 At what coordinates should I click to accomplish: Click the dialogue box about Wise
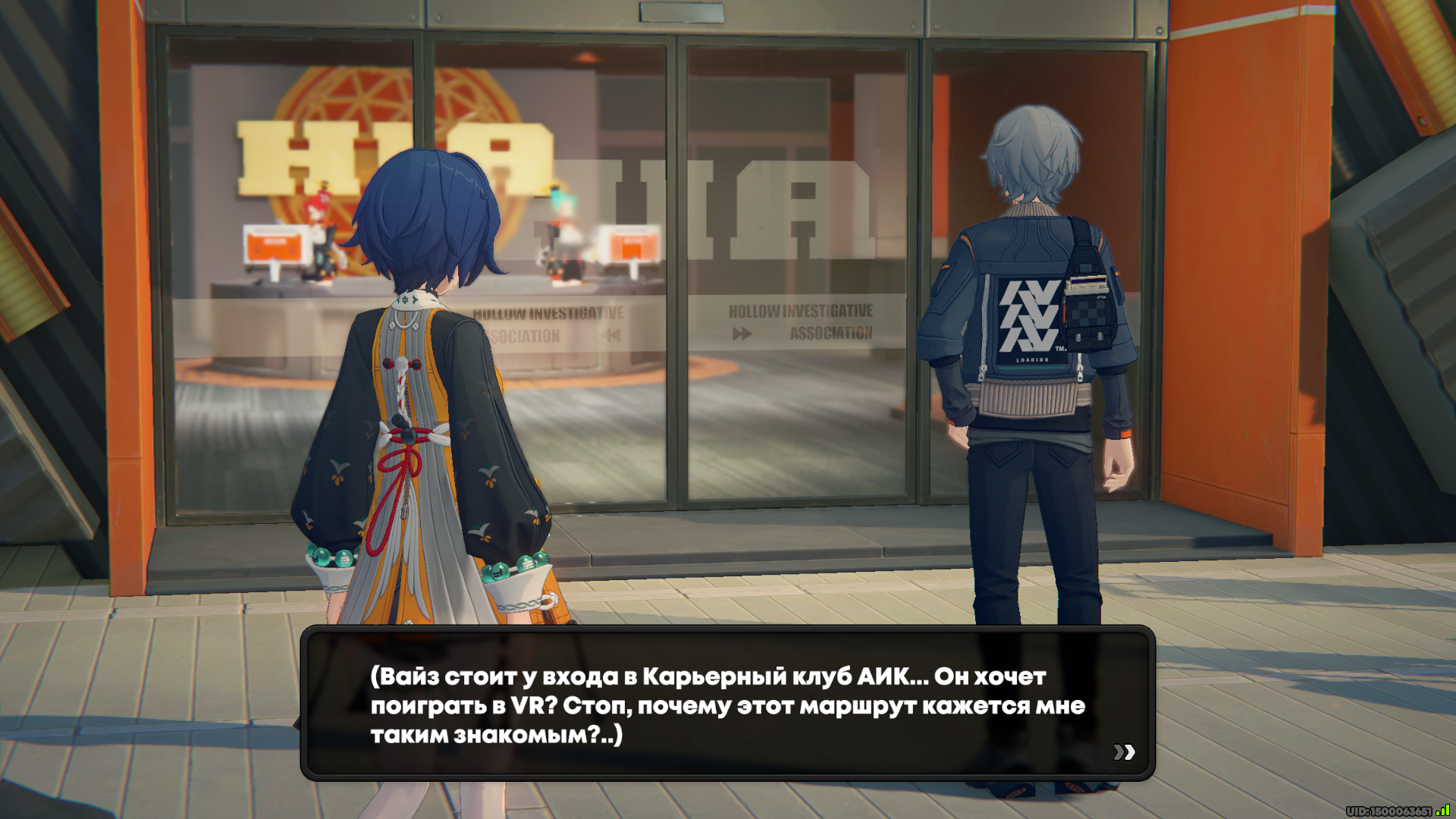point(727,704)
